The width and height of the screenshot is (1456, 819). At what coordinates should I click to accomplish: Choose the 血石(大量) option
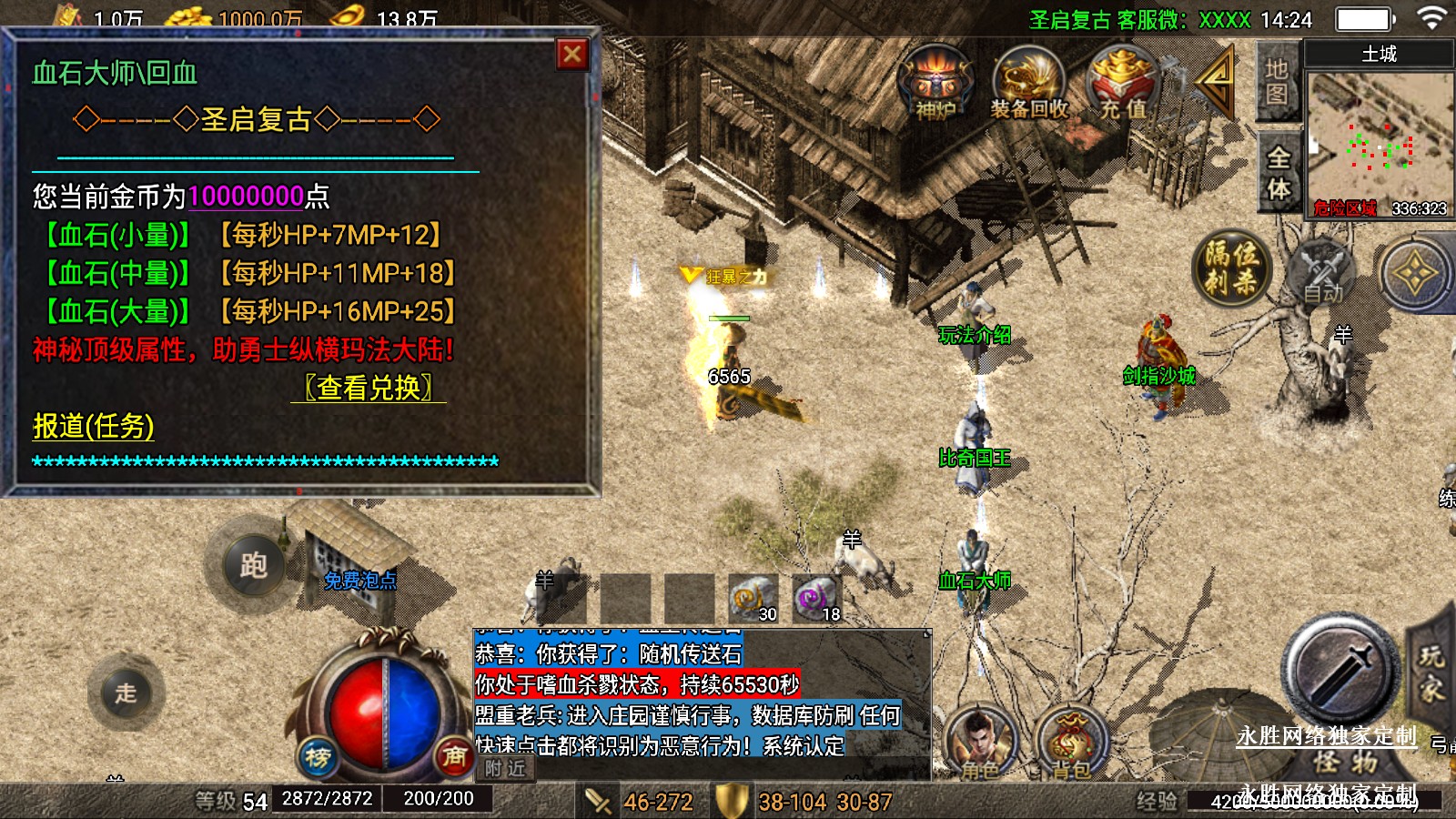(117, 311)
